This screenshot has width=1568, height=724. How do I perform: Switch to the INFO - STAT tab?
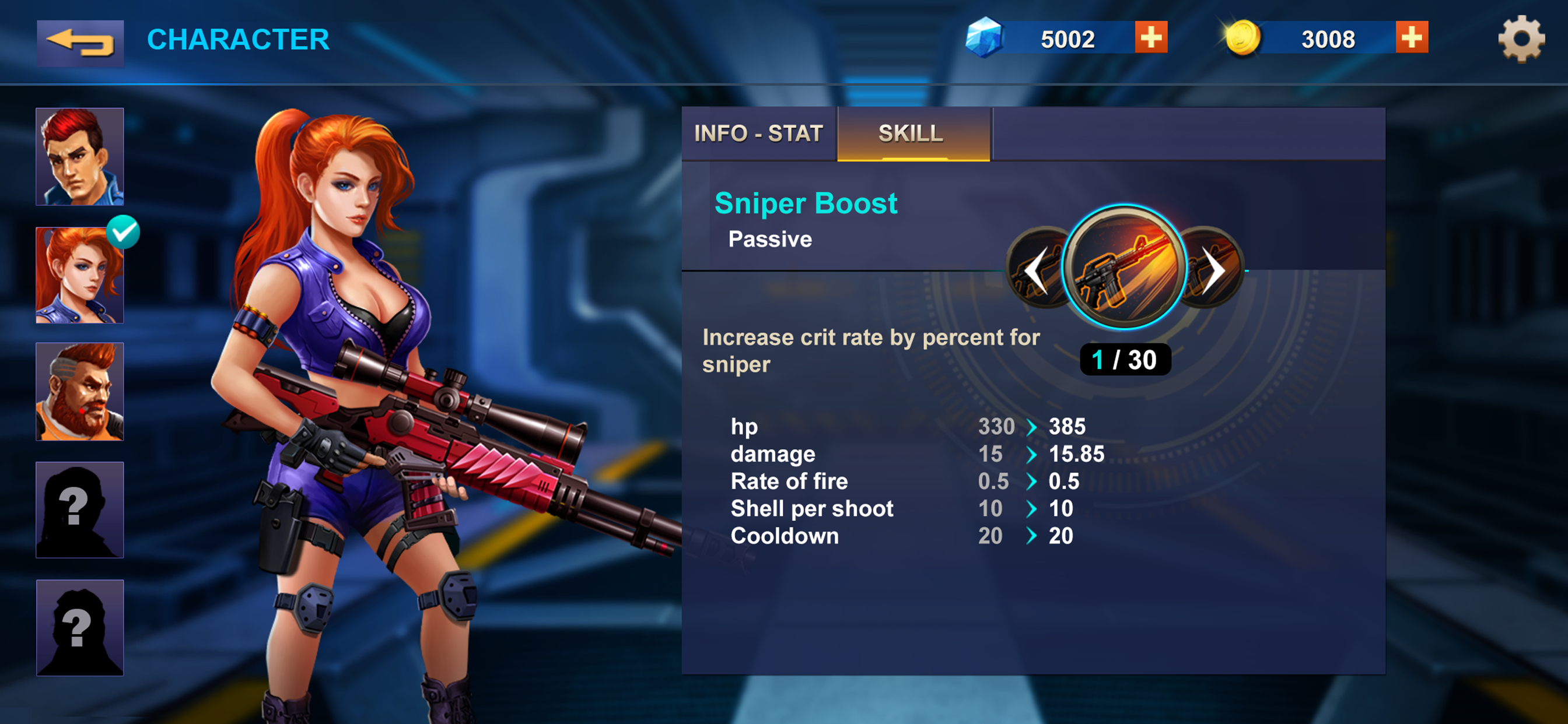click(758, 134)
